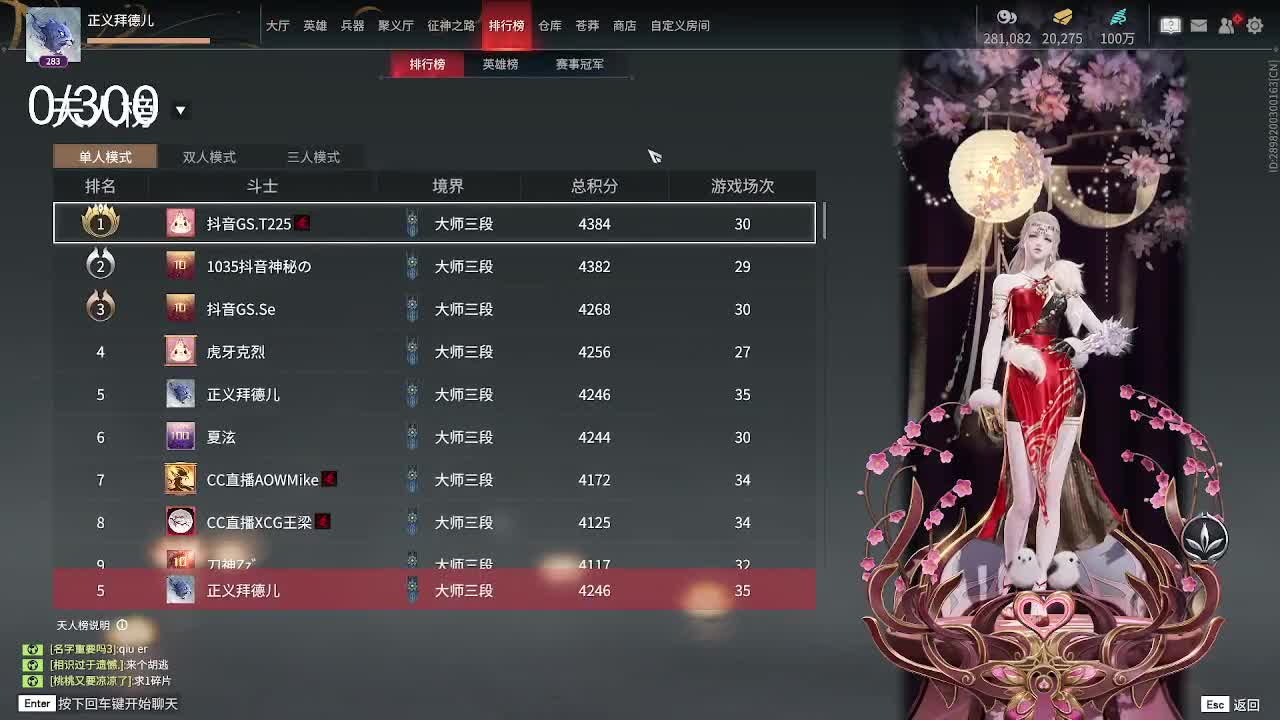The width and height of the screenshot is (1280, 720).
Task: Open the 征神之路 menu item
Action: click(452, 26)
